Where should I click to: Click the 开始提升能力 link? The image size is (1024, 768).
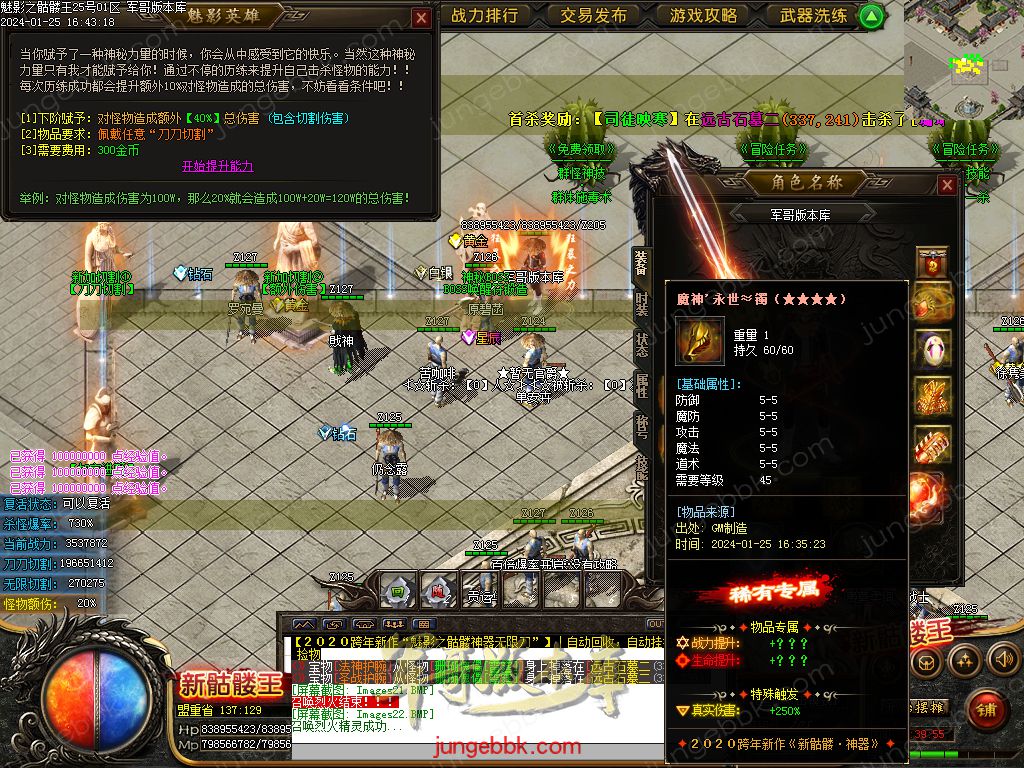[x=217, y=166]
